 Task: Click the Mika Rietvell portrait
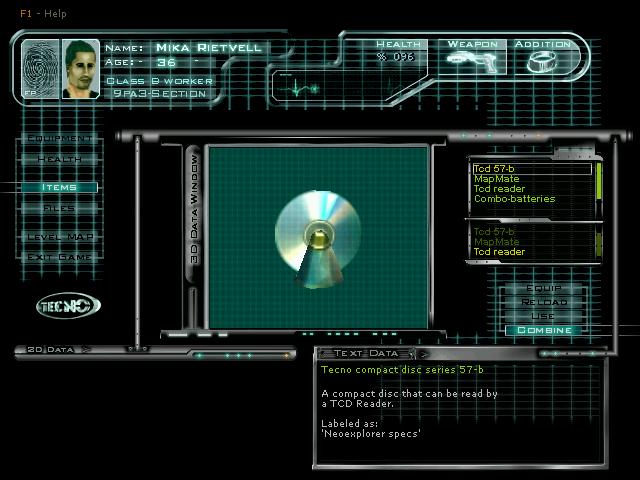coord(81,69)
